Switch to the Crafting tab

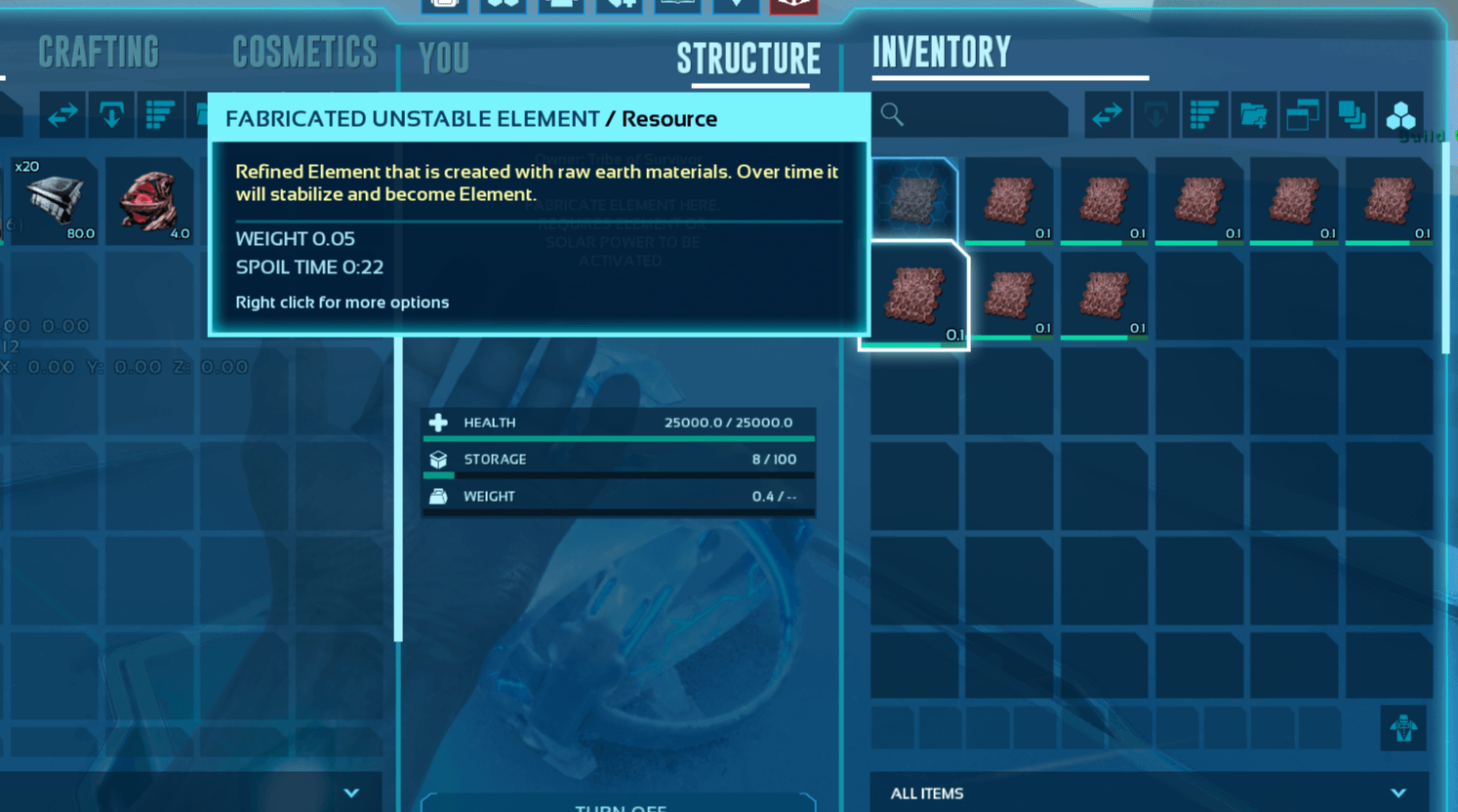tap(99, 53)
